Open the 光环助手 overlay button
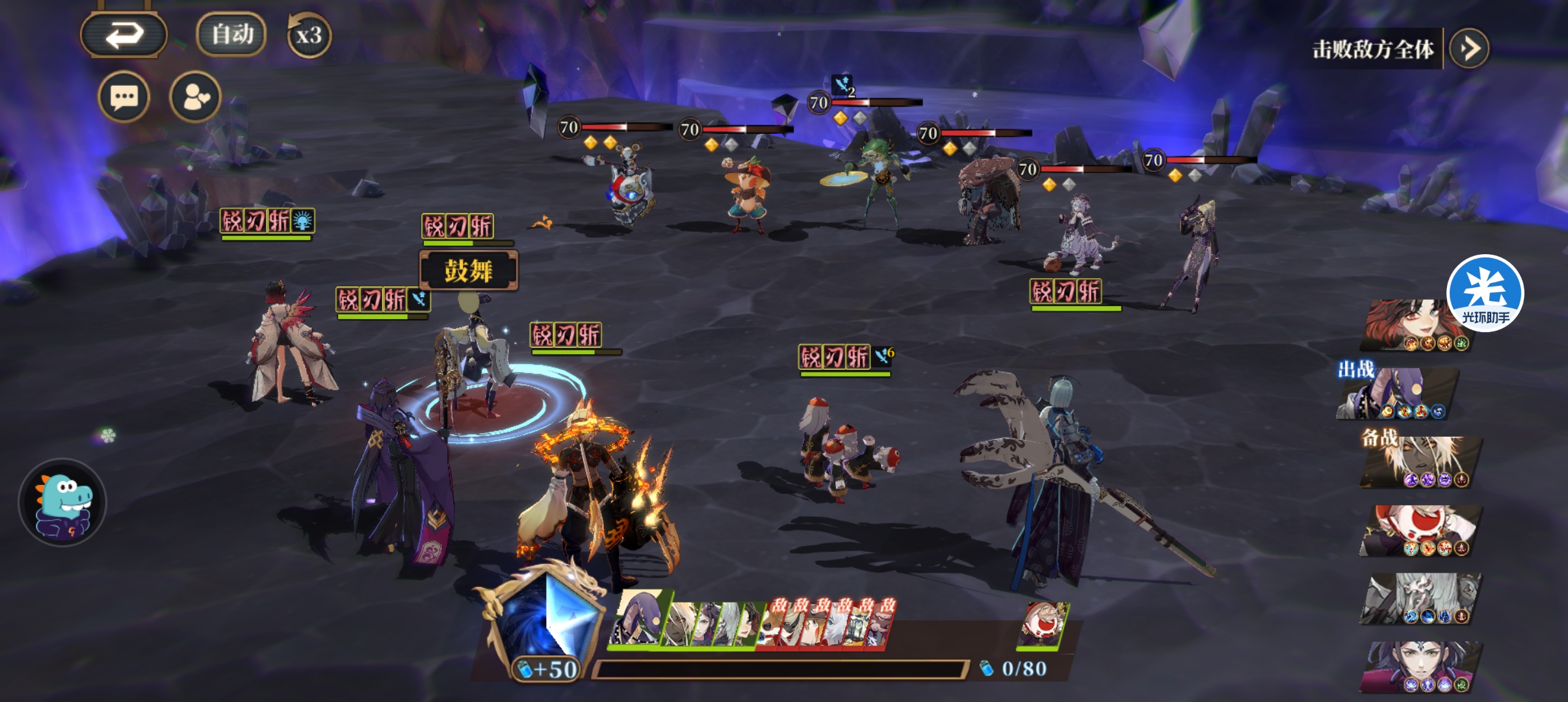This screenshot has width=1568, height=702. coord(1485,293)
